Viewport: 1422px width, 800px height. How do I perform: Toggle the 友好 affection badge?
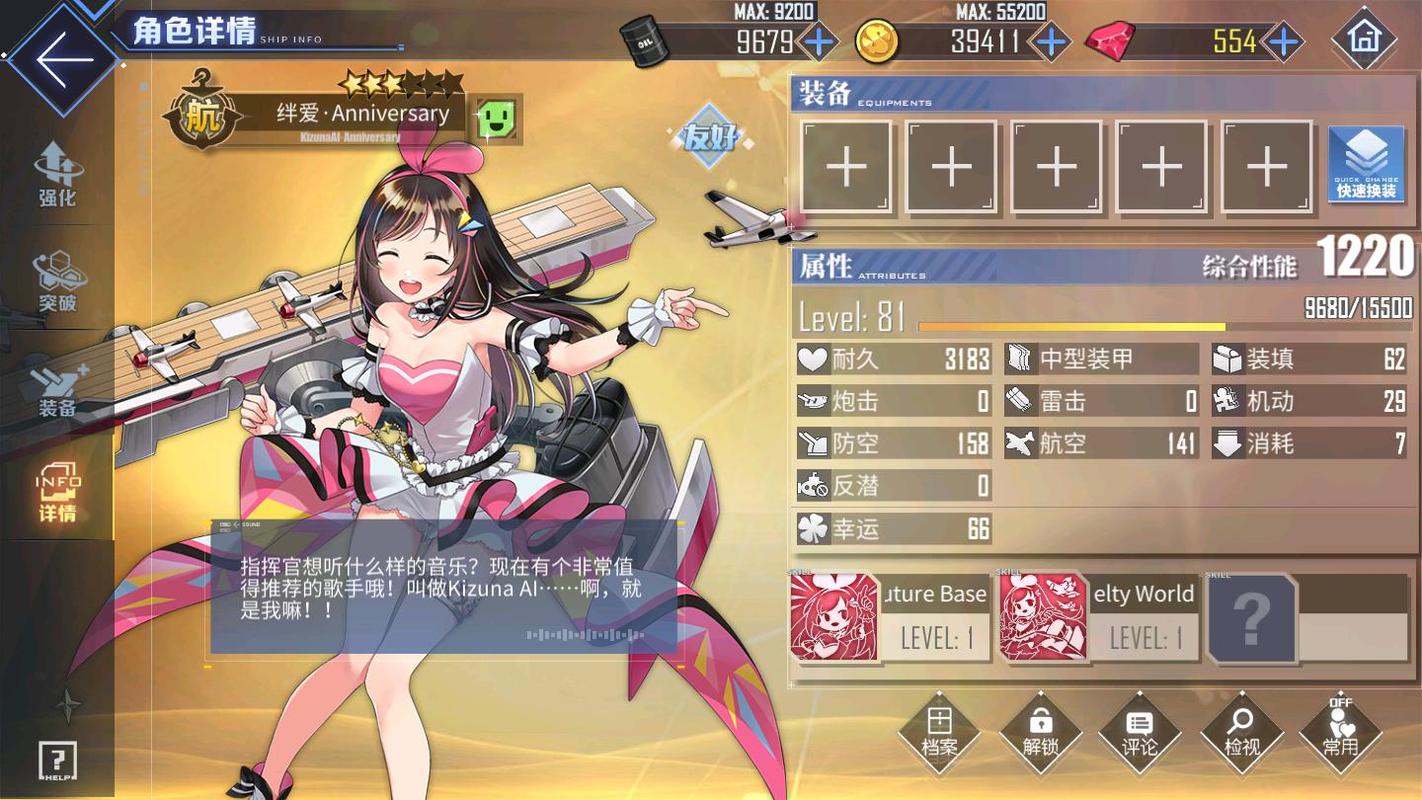click(x=712, y=140)
